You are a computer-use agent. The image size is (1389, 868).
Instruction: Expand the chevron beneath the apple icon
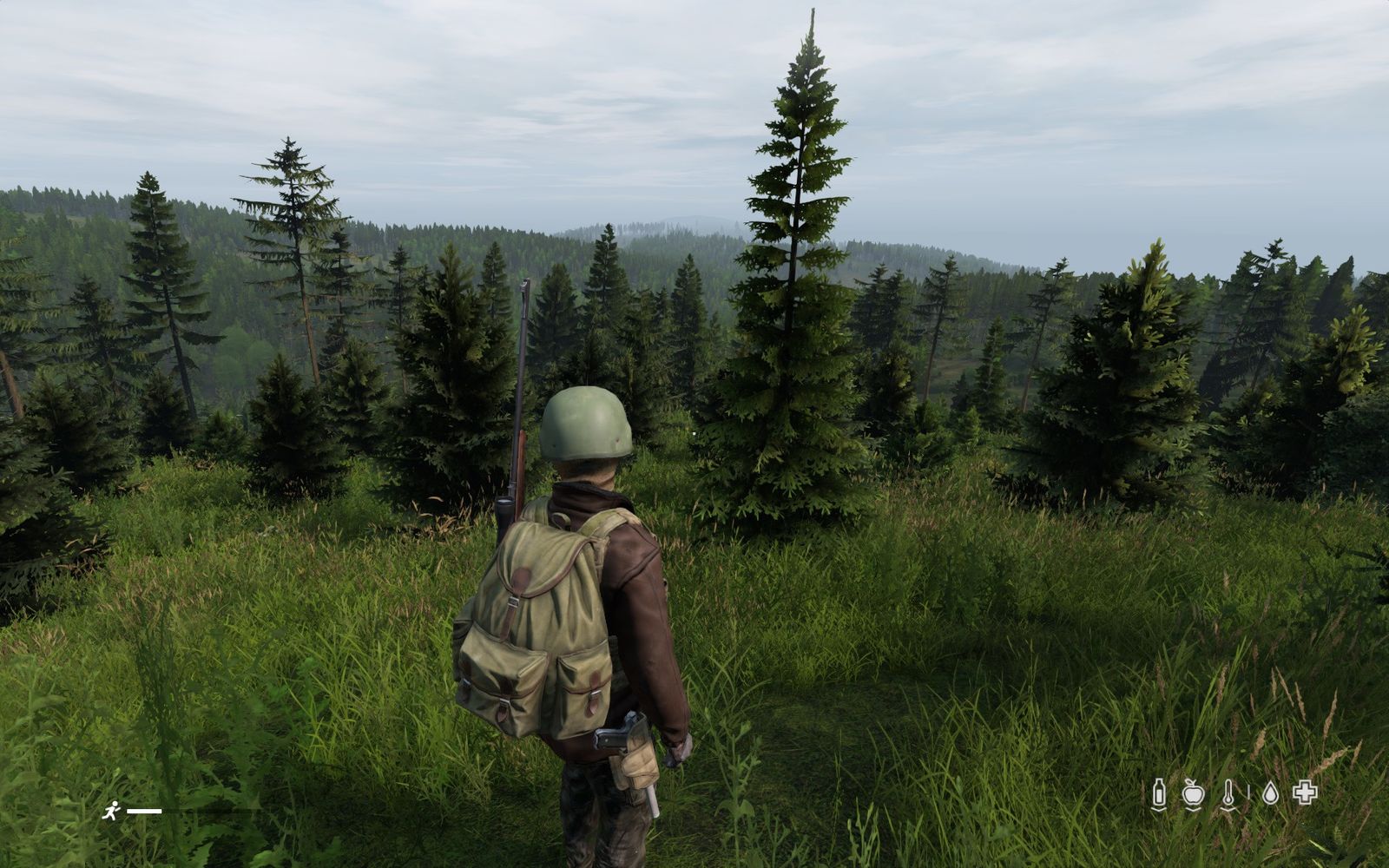[x=1193, y=809]
